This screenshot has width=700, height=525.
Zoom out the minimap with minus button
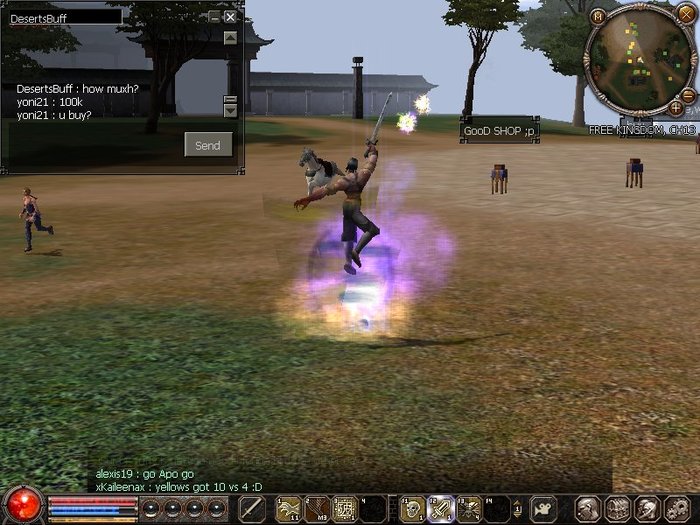[690, 98]
